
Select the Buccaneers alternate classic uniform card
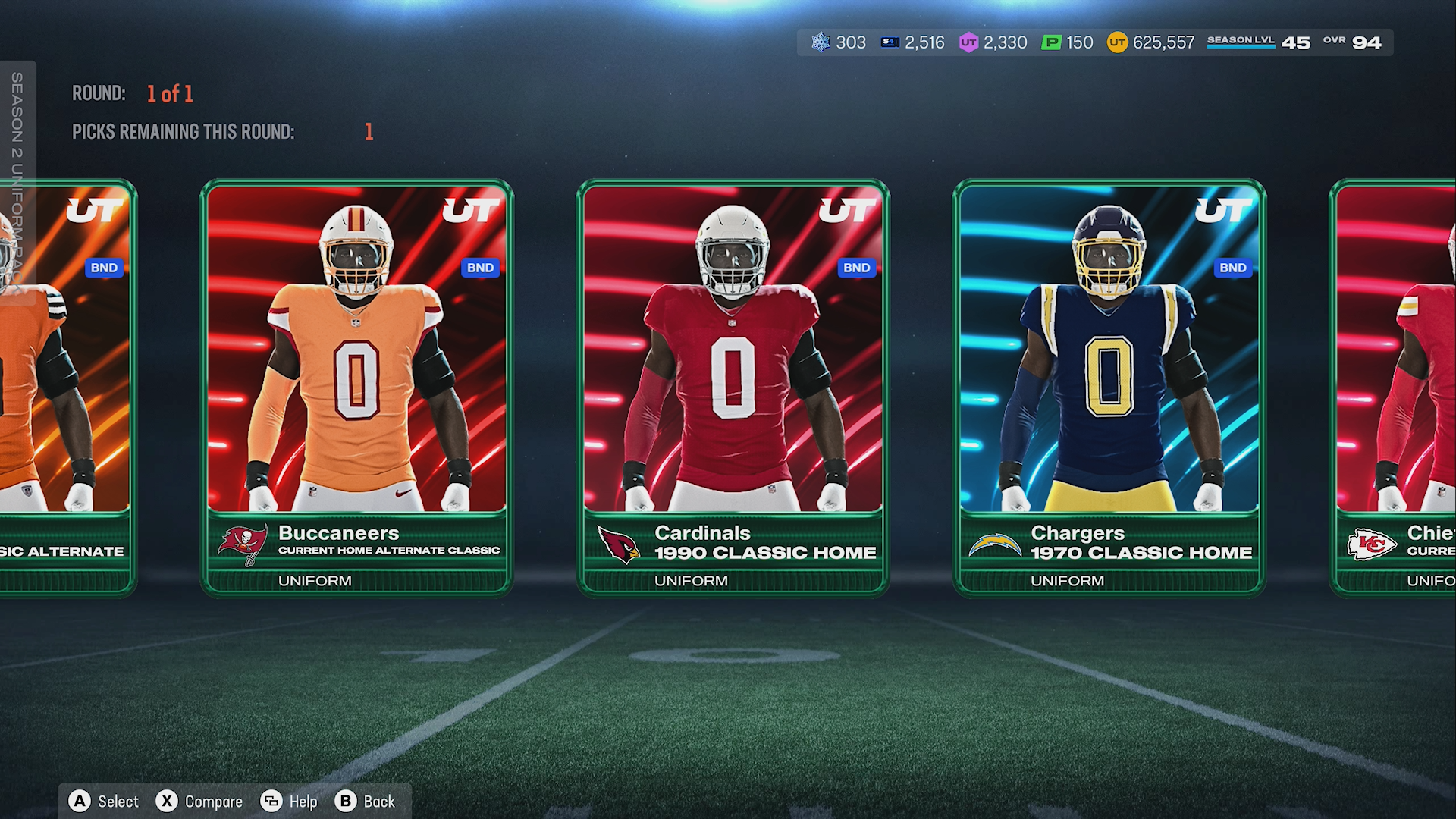(x=356, y=387)
